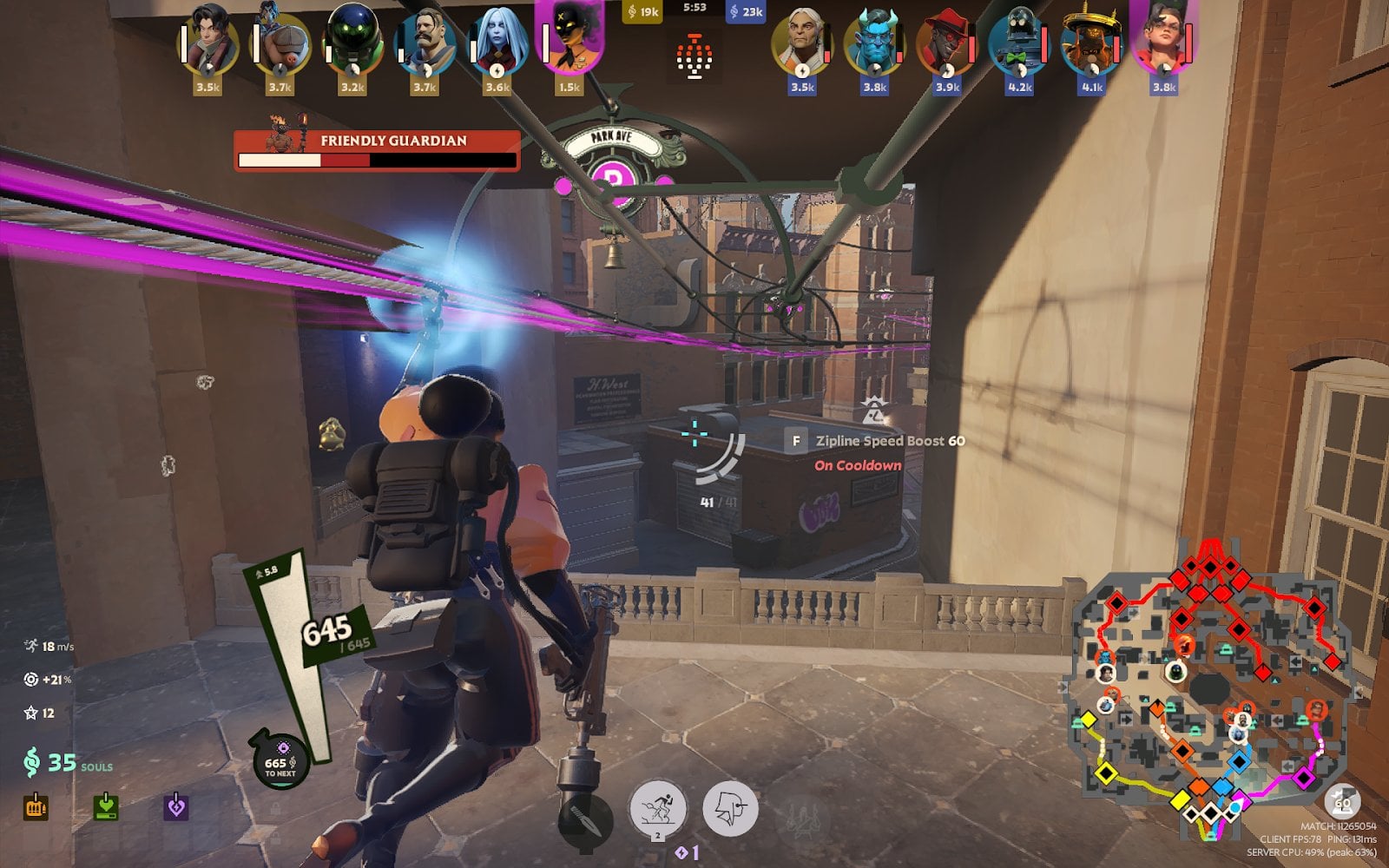The height and width of the screenshot is (868, 1389).
Task: Click the blue horned demon enemy portrait
Action: (875, 43)
